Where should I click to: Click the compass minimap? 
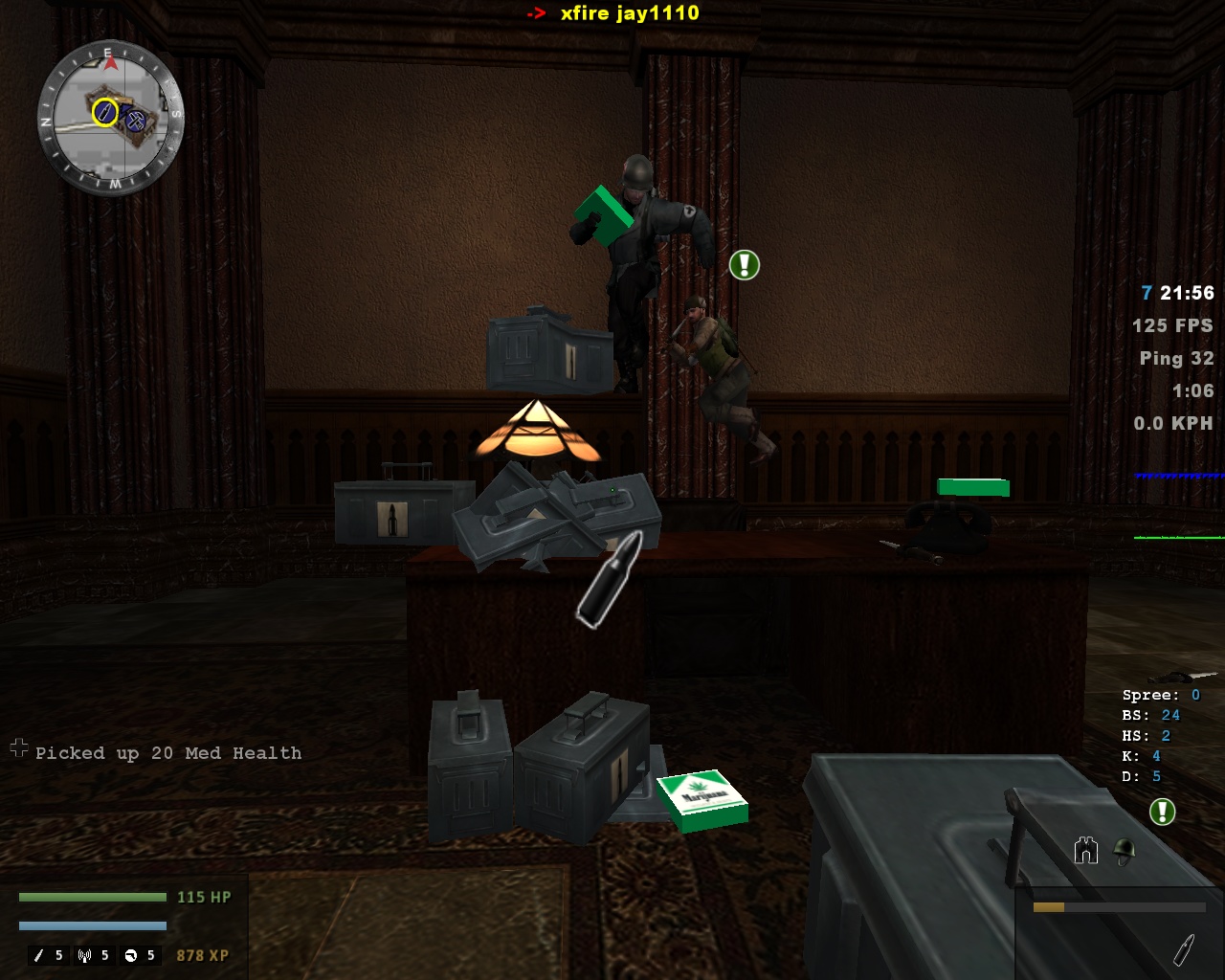tap(110, 119)
